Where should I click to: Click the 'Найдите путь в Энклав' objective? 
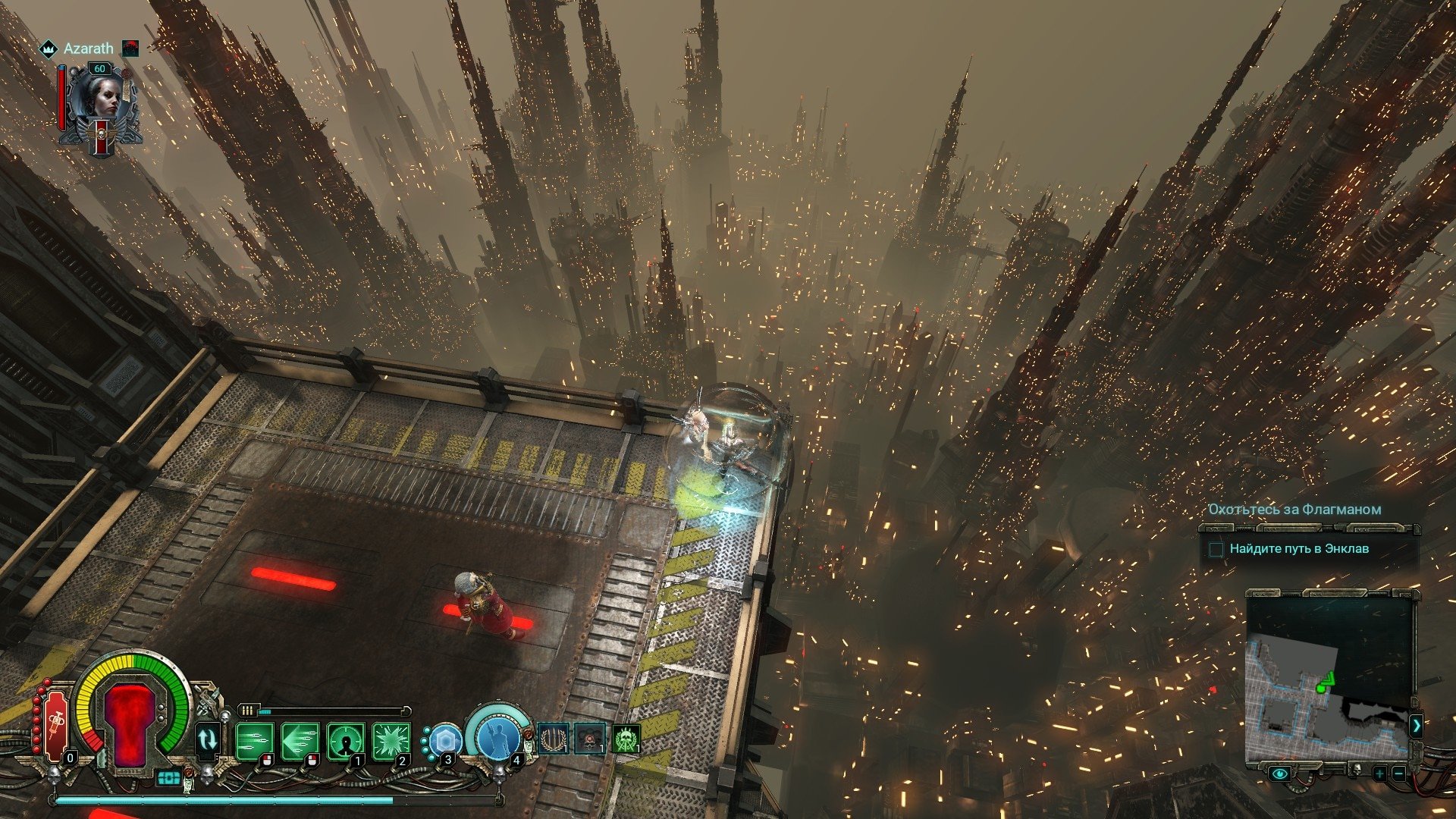[1298, 548]
